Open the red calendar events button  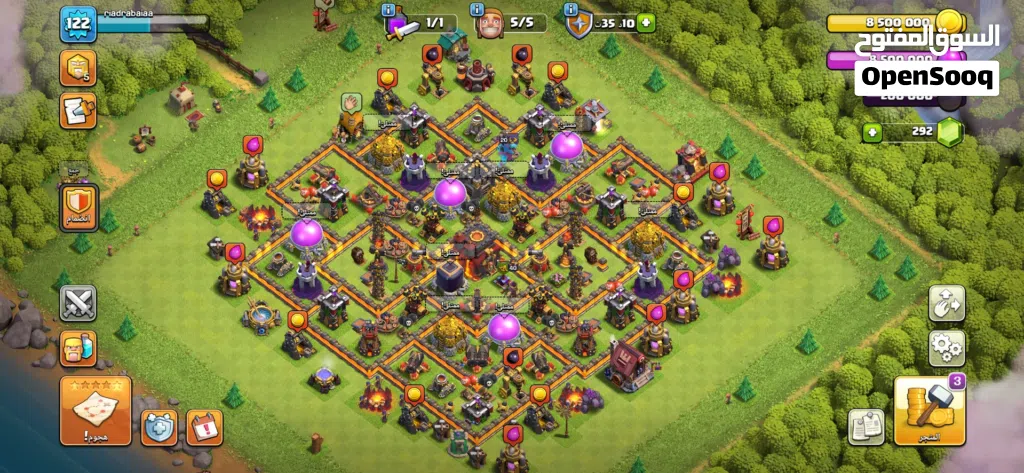204,427
